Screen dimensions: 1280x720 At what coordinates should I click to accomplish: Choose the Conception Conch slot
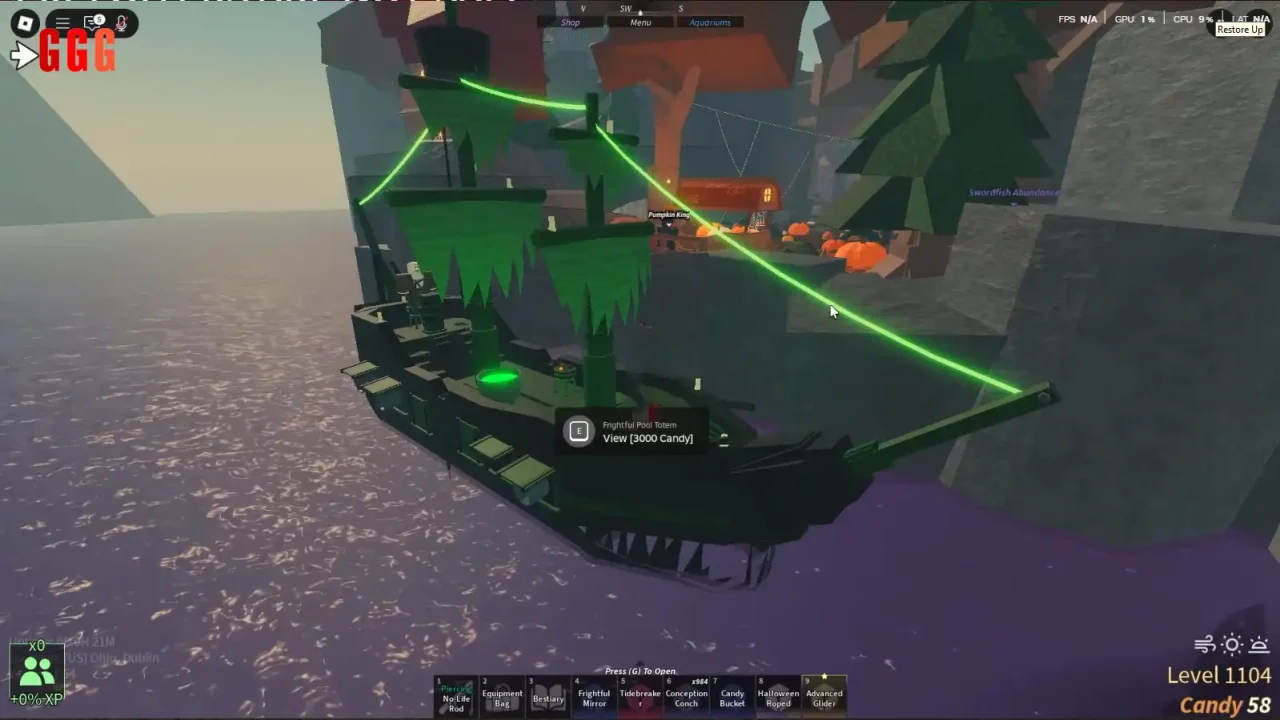pyautogui.click(x=686, y=696)
